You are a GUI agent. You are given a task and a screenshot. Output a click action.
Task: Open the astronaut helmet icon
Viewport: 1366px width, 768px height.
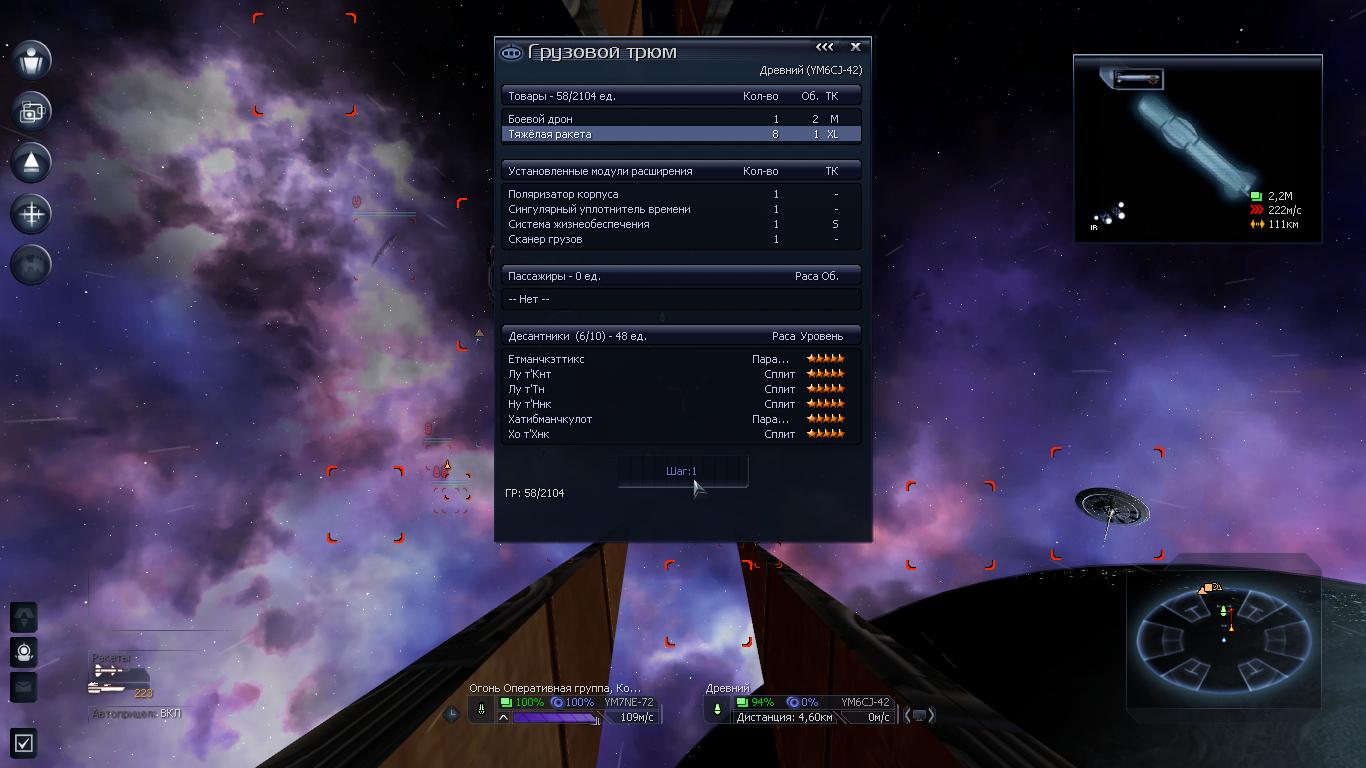24,652
